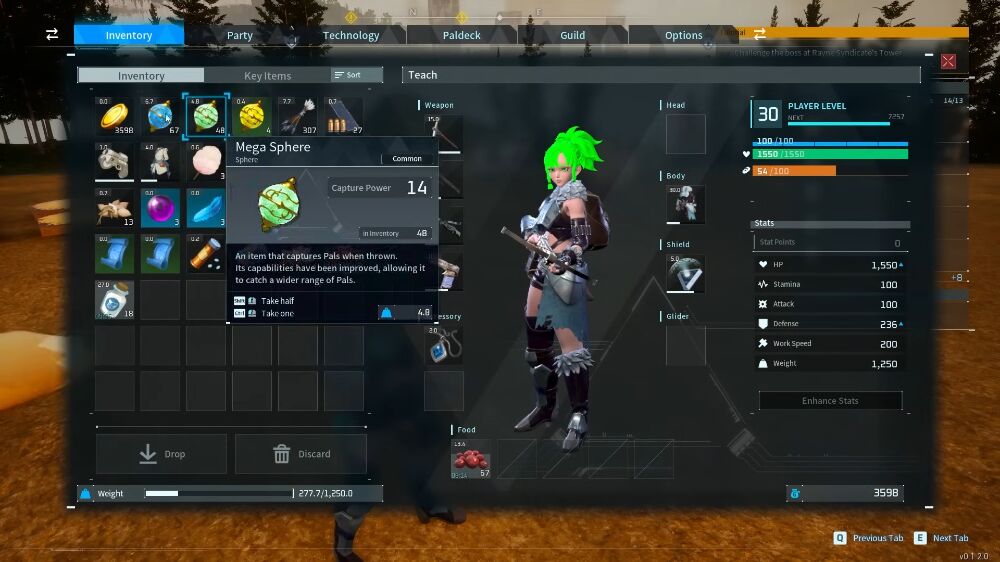Open the Technology tab
Screen dimensions: 1000x562
351,35
